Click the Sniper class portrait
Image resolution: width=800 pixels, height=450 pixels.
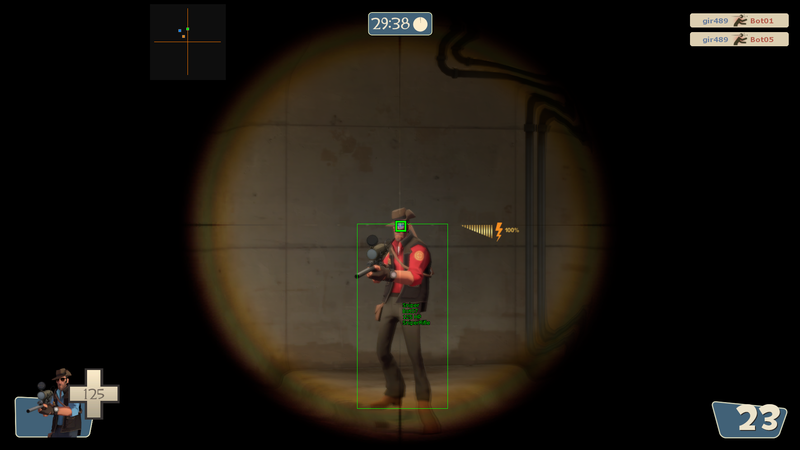(x=58, y=402)
